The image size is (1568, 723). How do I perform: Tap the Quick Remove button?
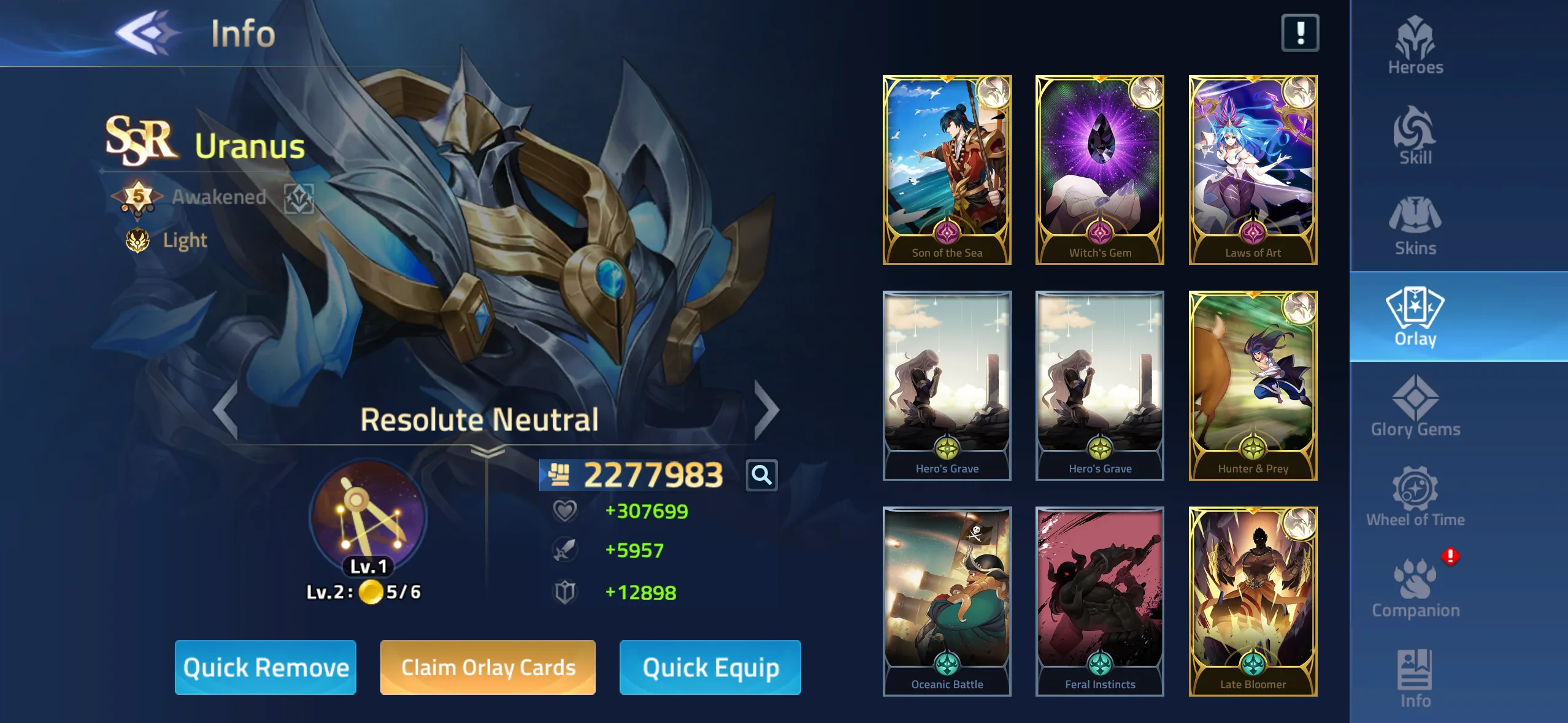pos(265,667)
